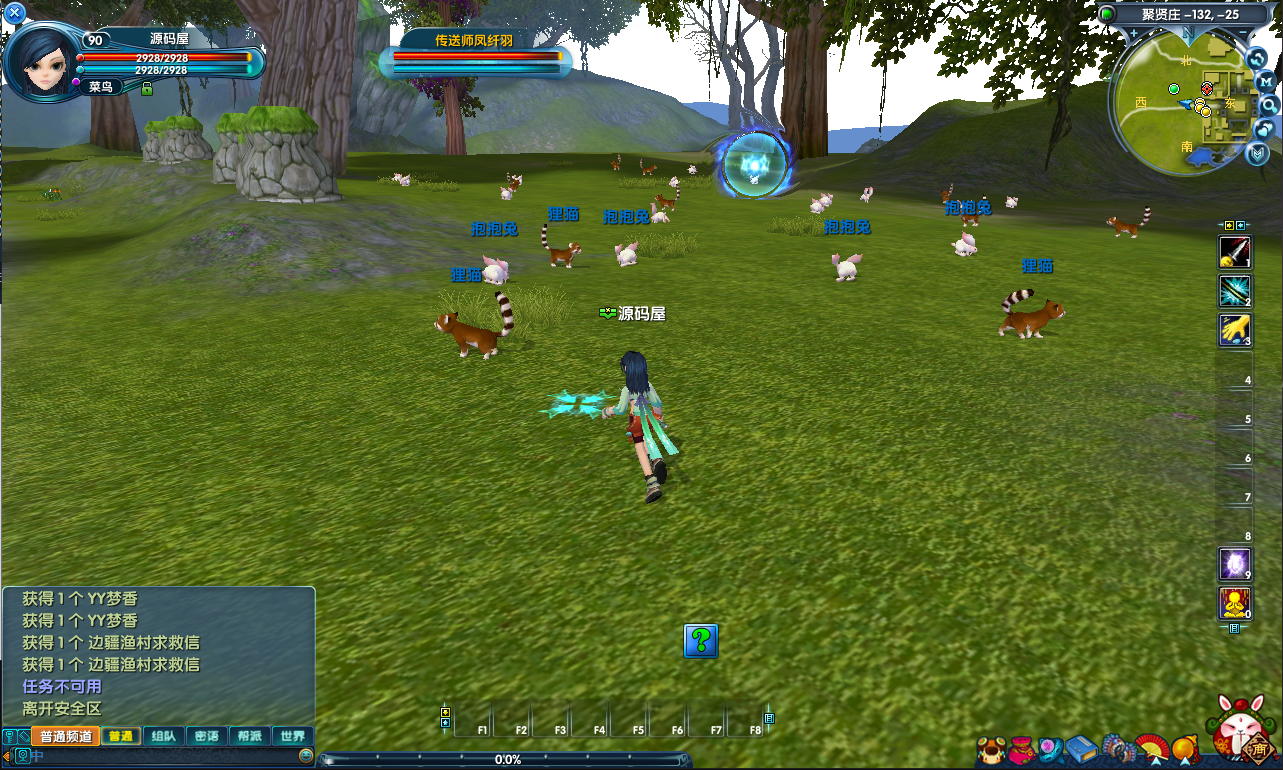Activate the golden hand skill in slot 3
This screenshot has width=1283, height=770.
click(x=1235, y=330)
